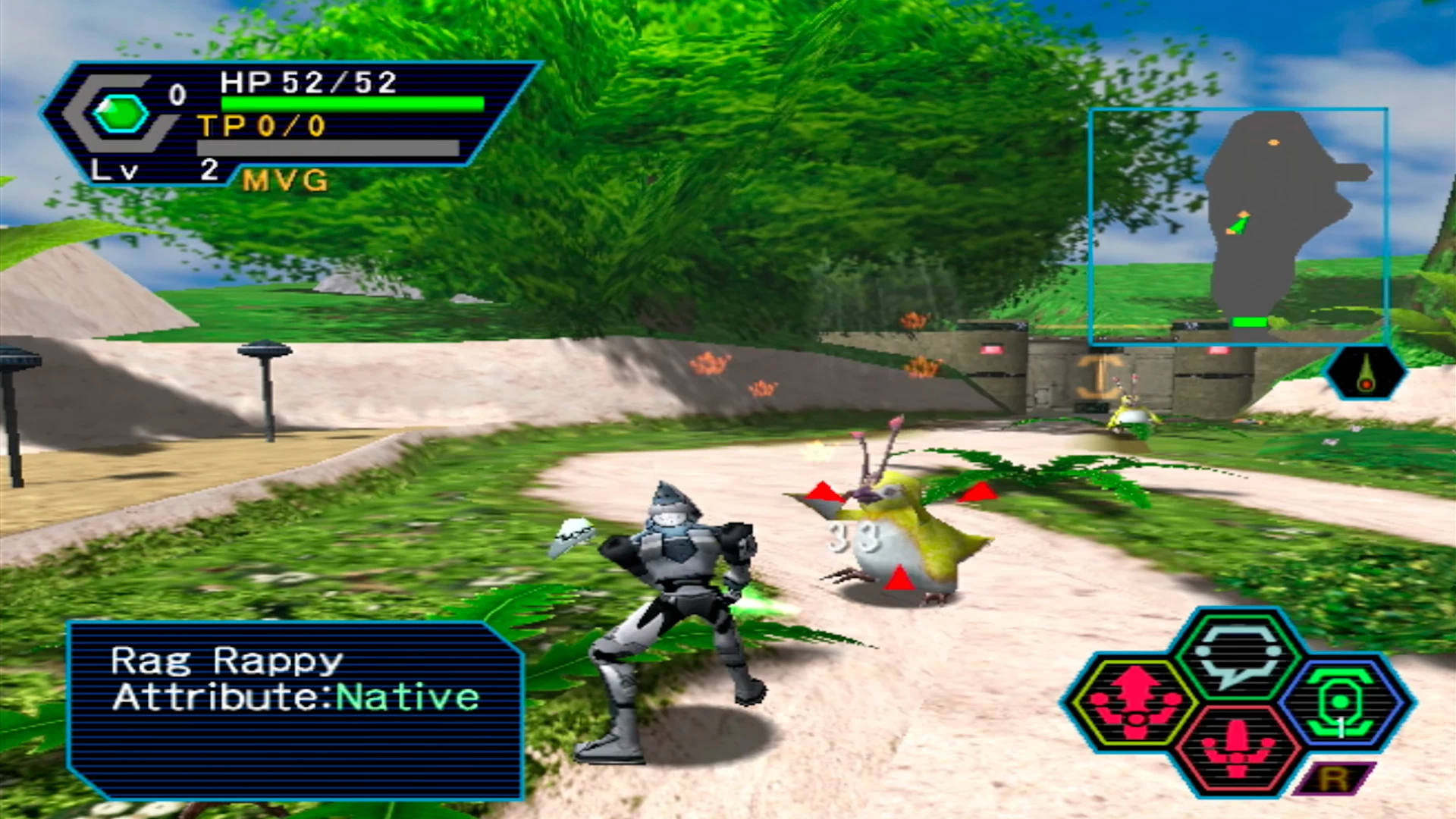The width and height of the screenshot is (1456, 819).
Task: Select the Rag Rappy target info panel
Action: [x=295, y=710]
